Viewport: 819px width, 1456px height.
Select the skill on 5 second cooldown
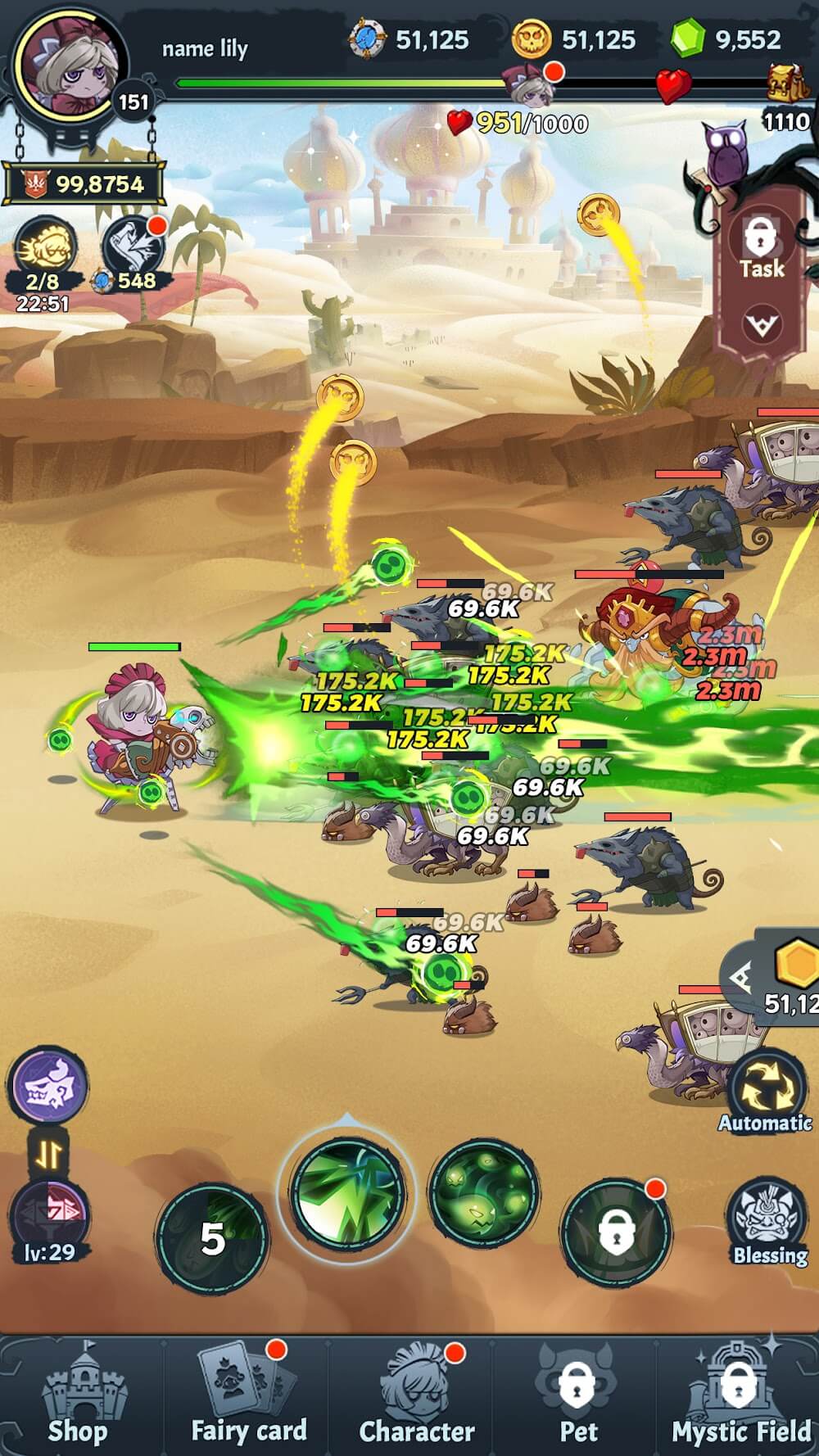point(212,1238)
